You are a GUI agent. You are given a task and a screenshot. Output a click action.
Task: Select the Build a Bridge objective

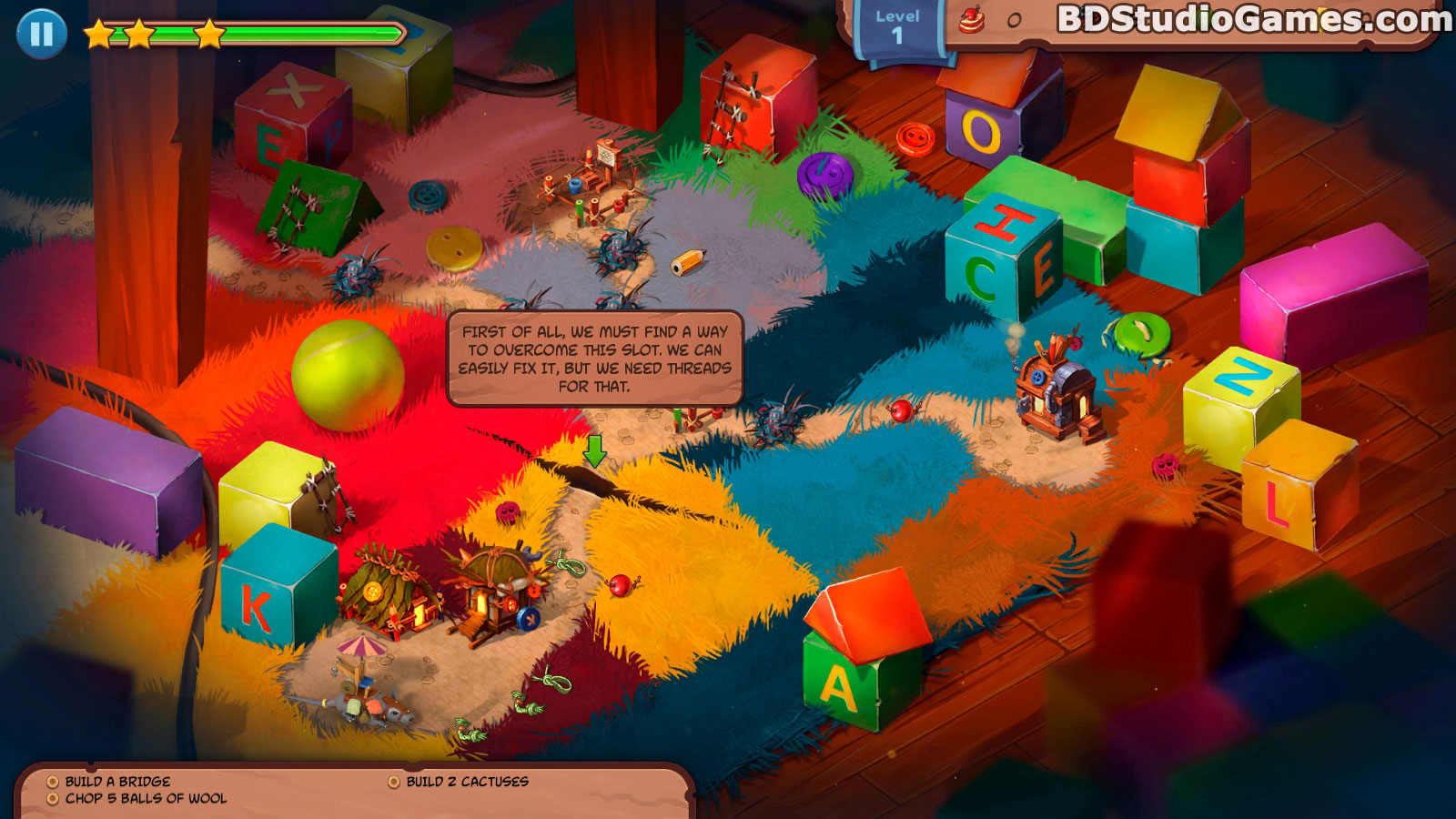point(117,782)
